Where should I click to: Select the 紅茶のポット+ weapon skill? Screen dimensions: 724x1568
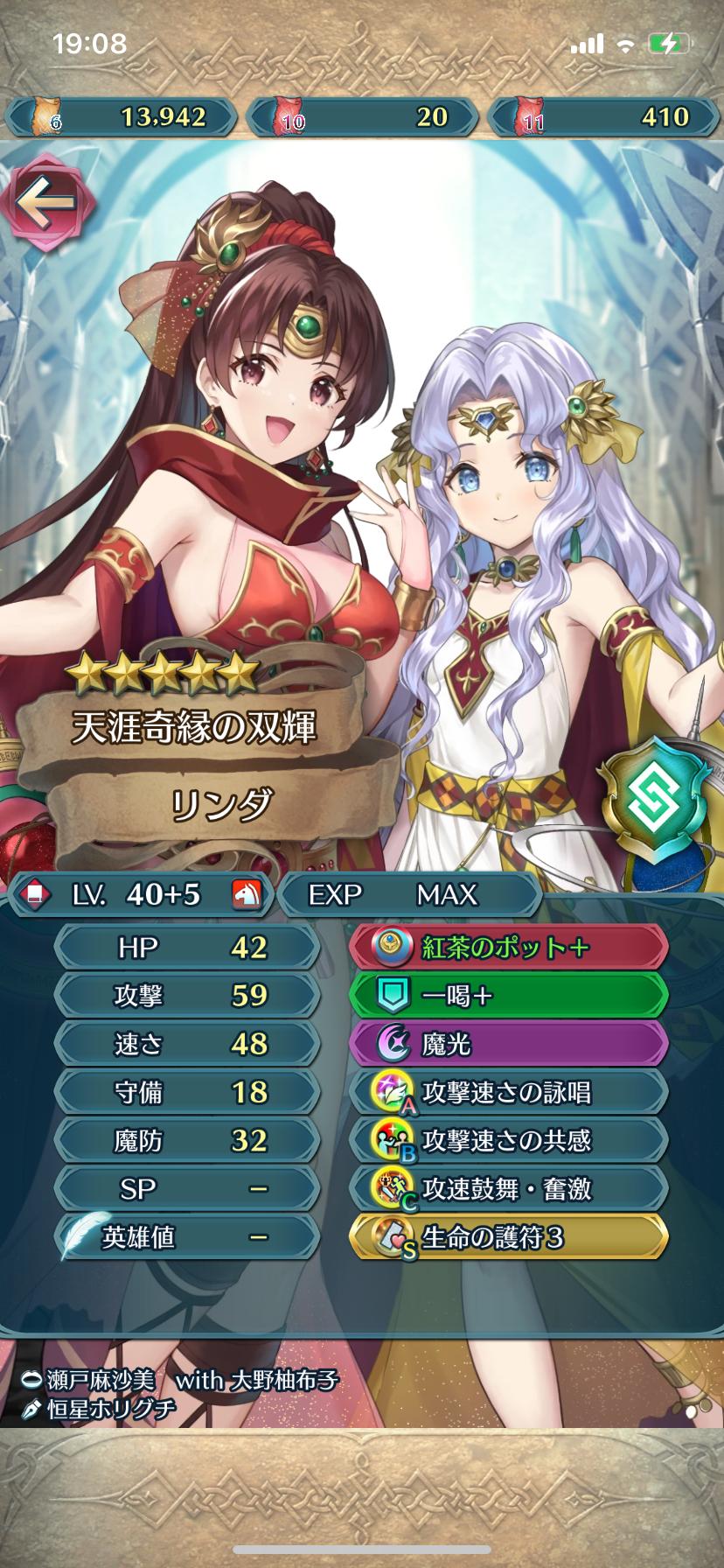pyautogui.click(x=509, y=948)
